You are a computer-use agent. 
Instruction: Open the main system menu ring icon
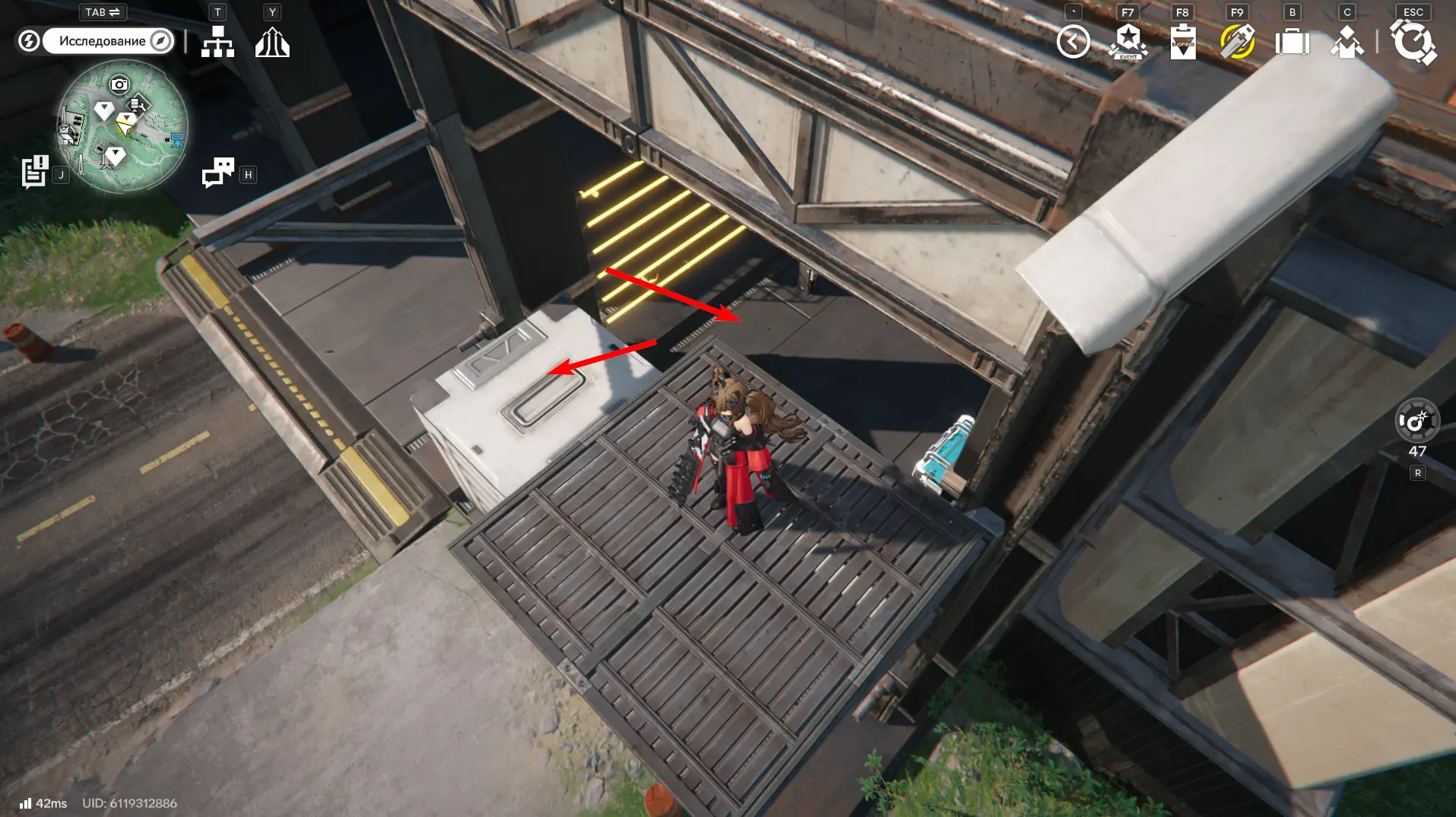(1413, 42)
